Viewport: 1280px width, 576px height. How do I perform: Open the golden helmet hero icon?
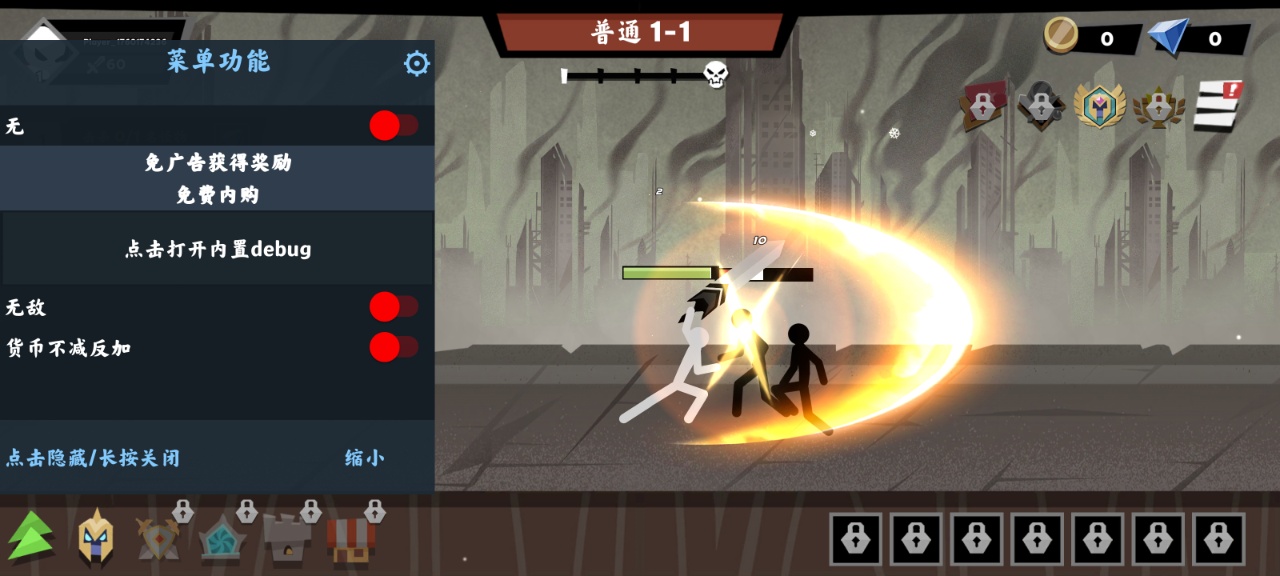[96, 537]
